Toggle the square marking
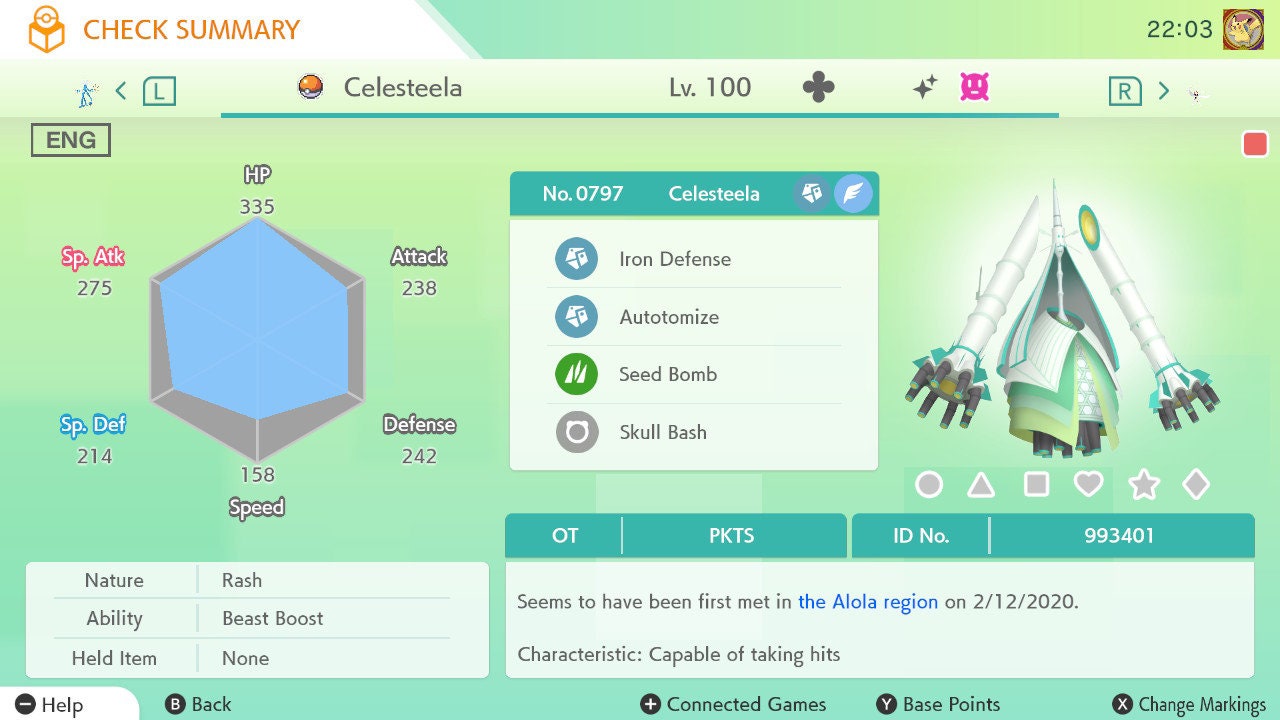Image resolution: width=1280 pixels, height=720 pixels. [1036, 485]
